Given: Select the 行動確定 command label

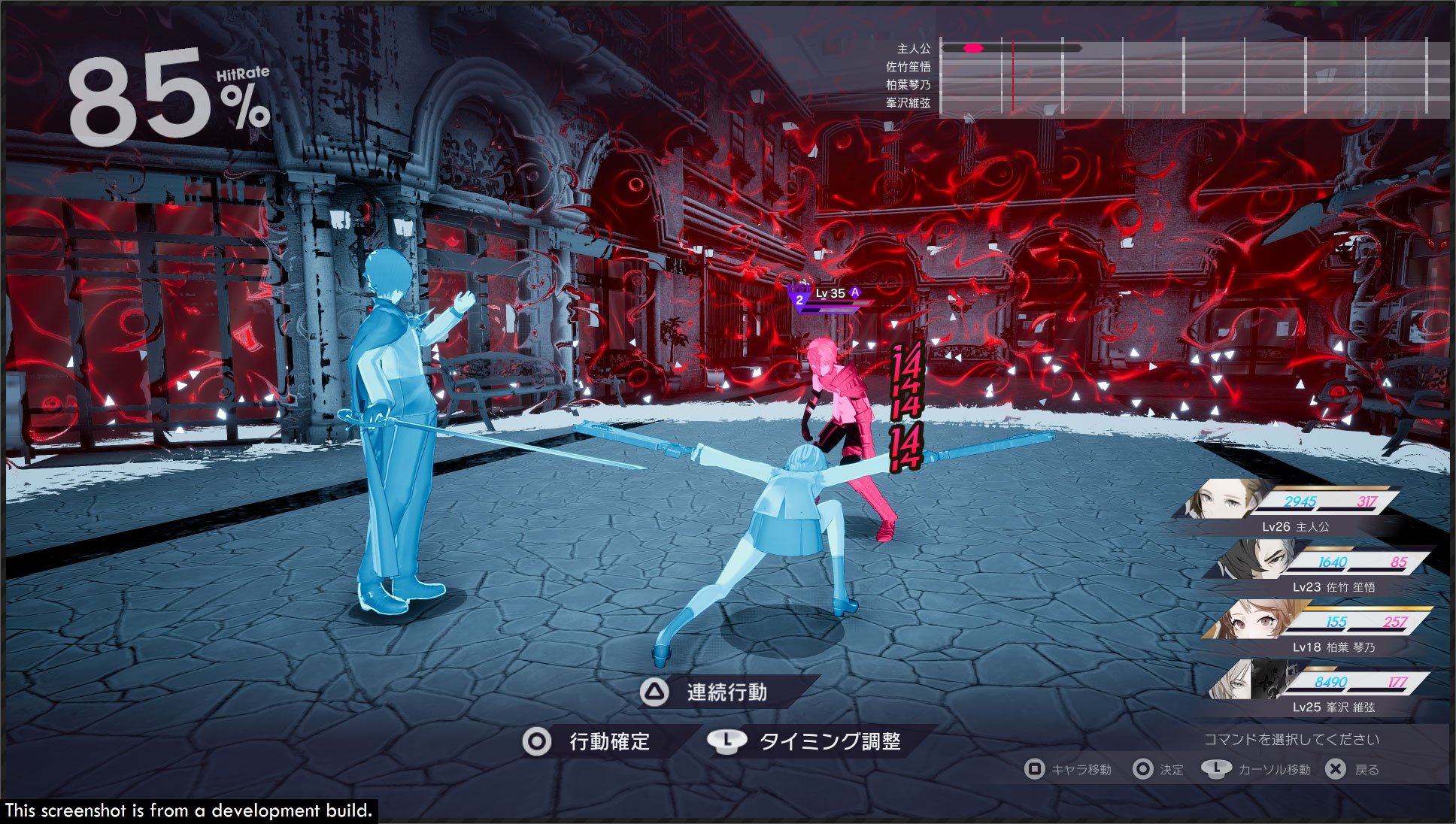Looking at the screenshot, I should [611, 741].
